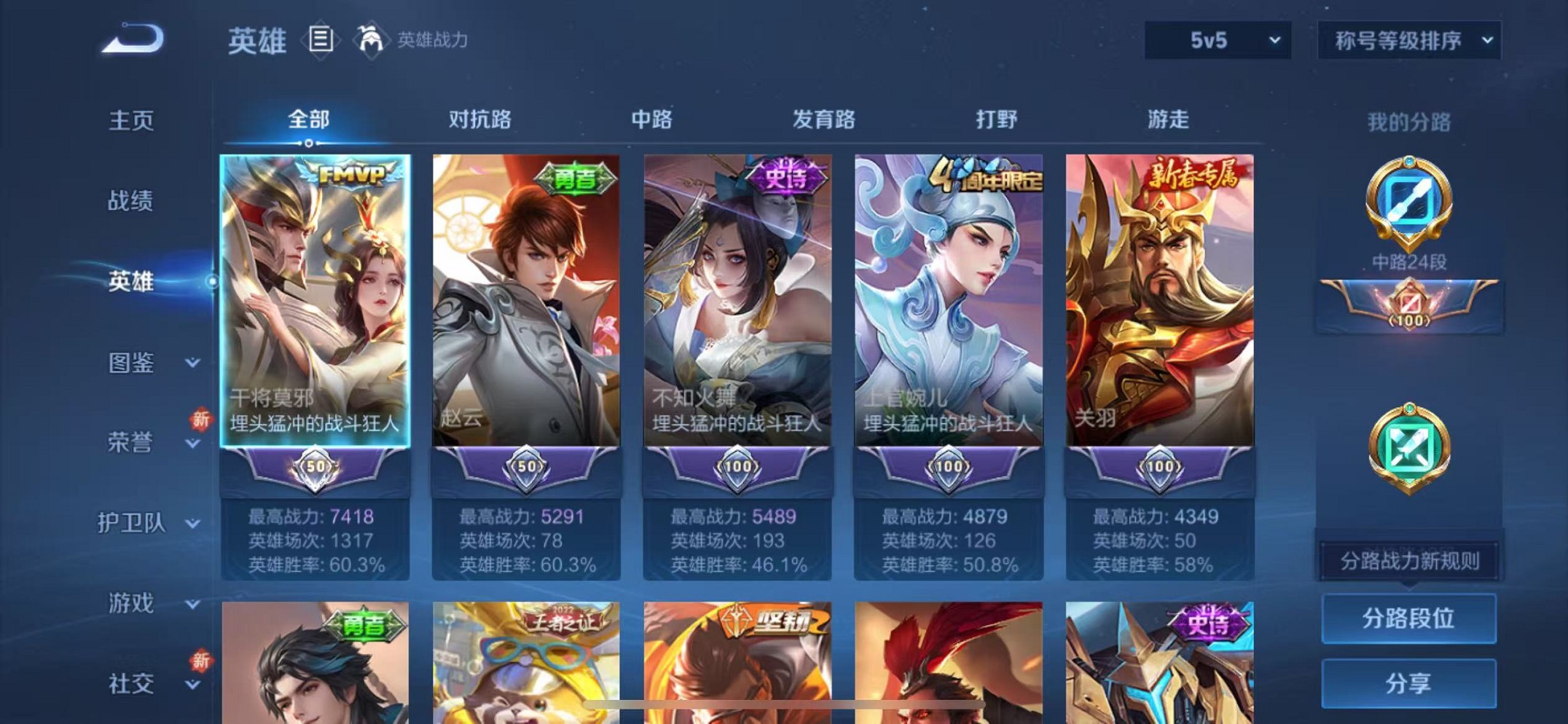Open the 5v5 mode dropdown
Image resolution: width=1568 pixels, height=724 pixels.
click(x=1216, y=40)
